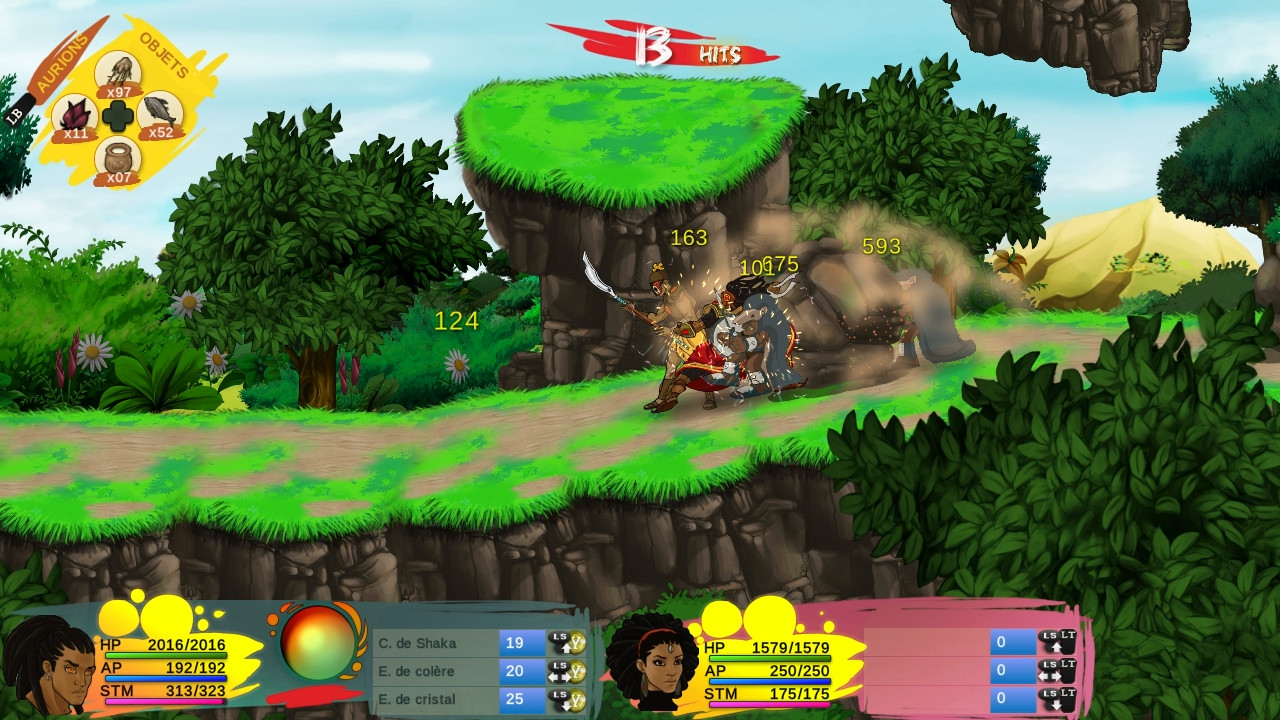The height and width of the screenshot is (720, 1280).
Task: Select the squid item with x97
Action: pyautogui.click(x=118, y=72)
